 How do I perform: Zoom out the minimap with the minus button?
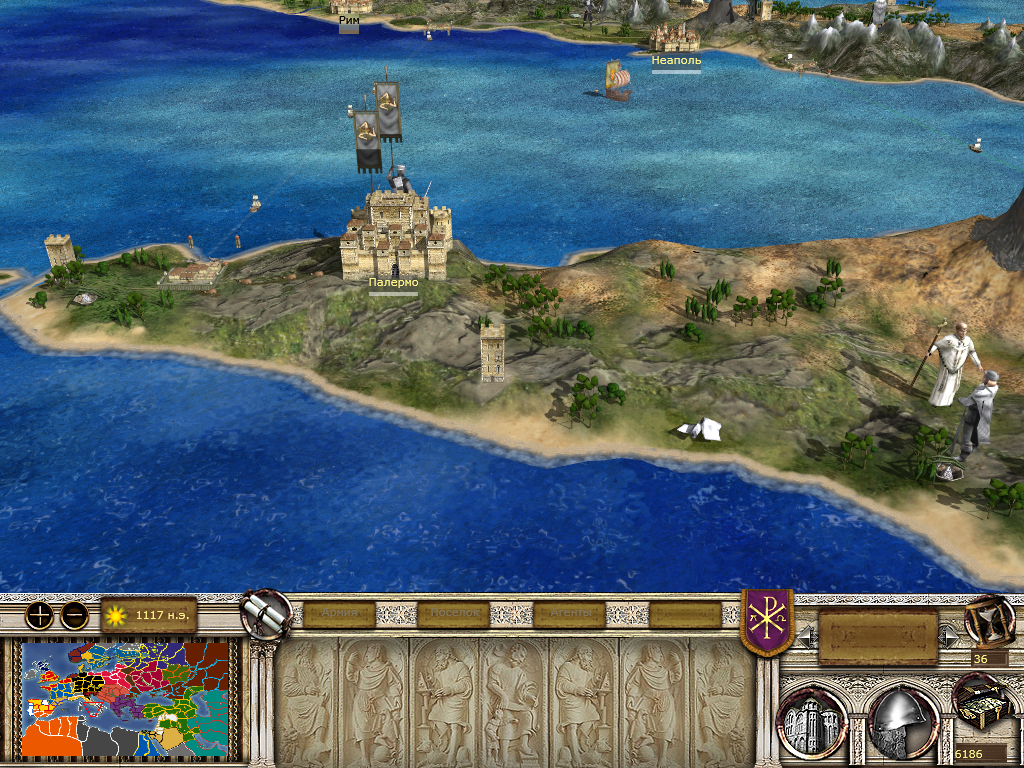(x=74, y=616)
